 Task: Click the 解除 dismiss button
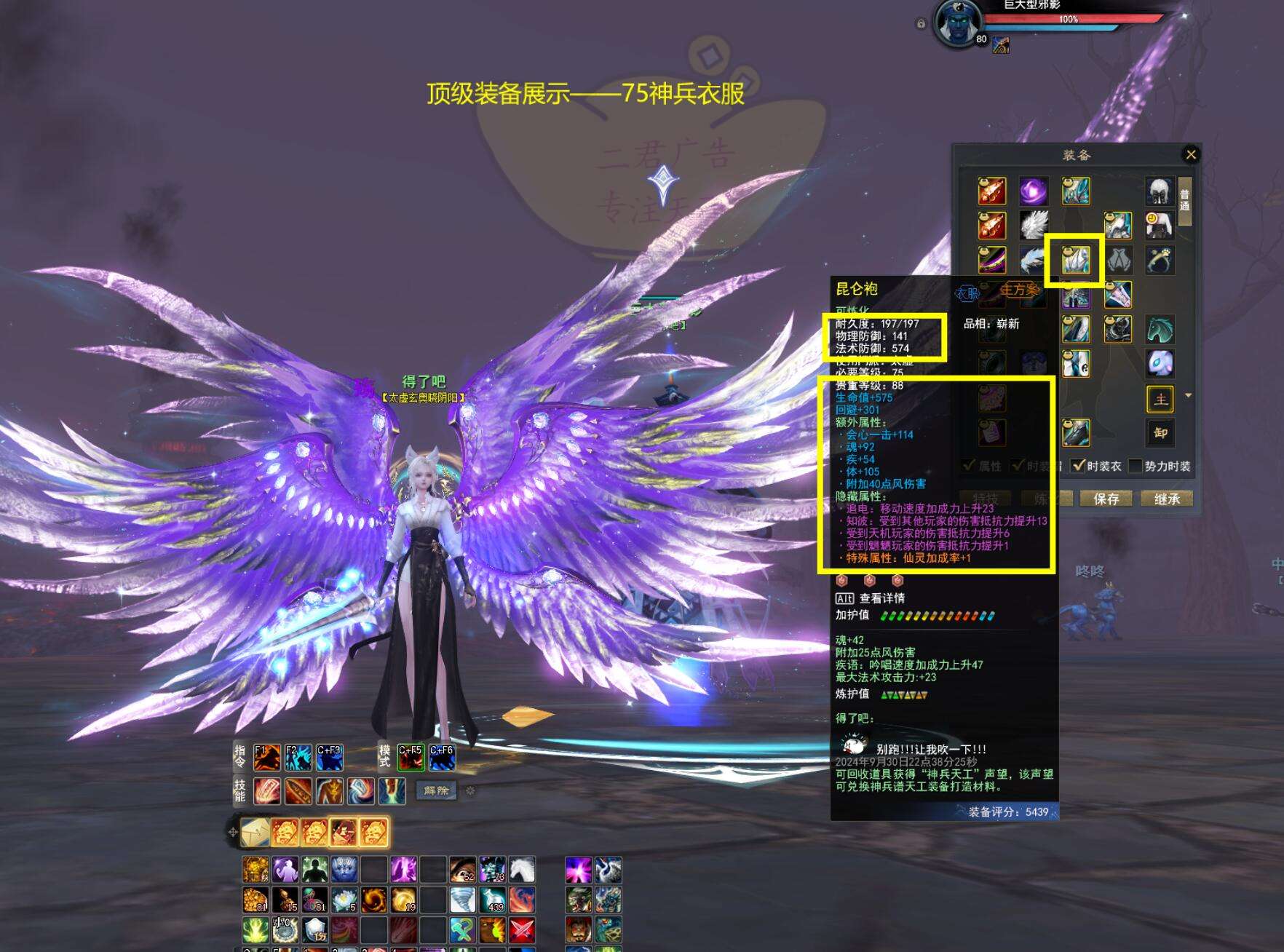click(x=436, y=790)
